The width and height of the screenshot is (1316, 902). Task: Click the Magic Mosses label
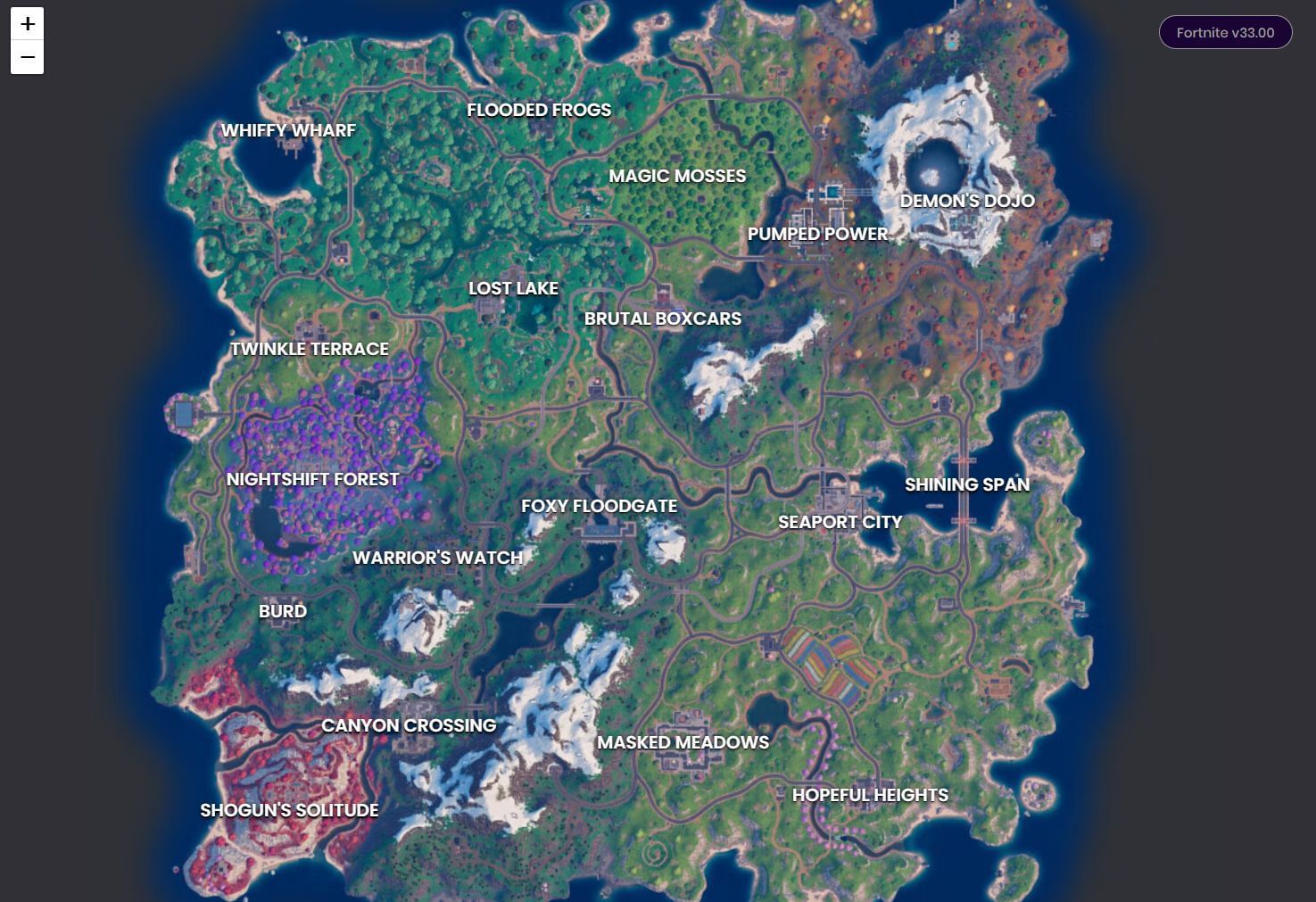pyautogui.click(x=677, y=176)
